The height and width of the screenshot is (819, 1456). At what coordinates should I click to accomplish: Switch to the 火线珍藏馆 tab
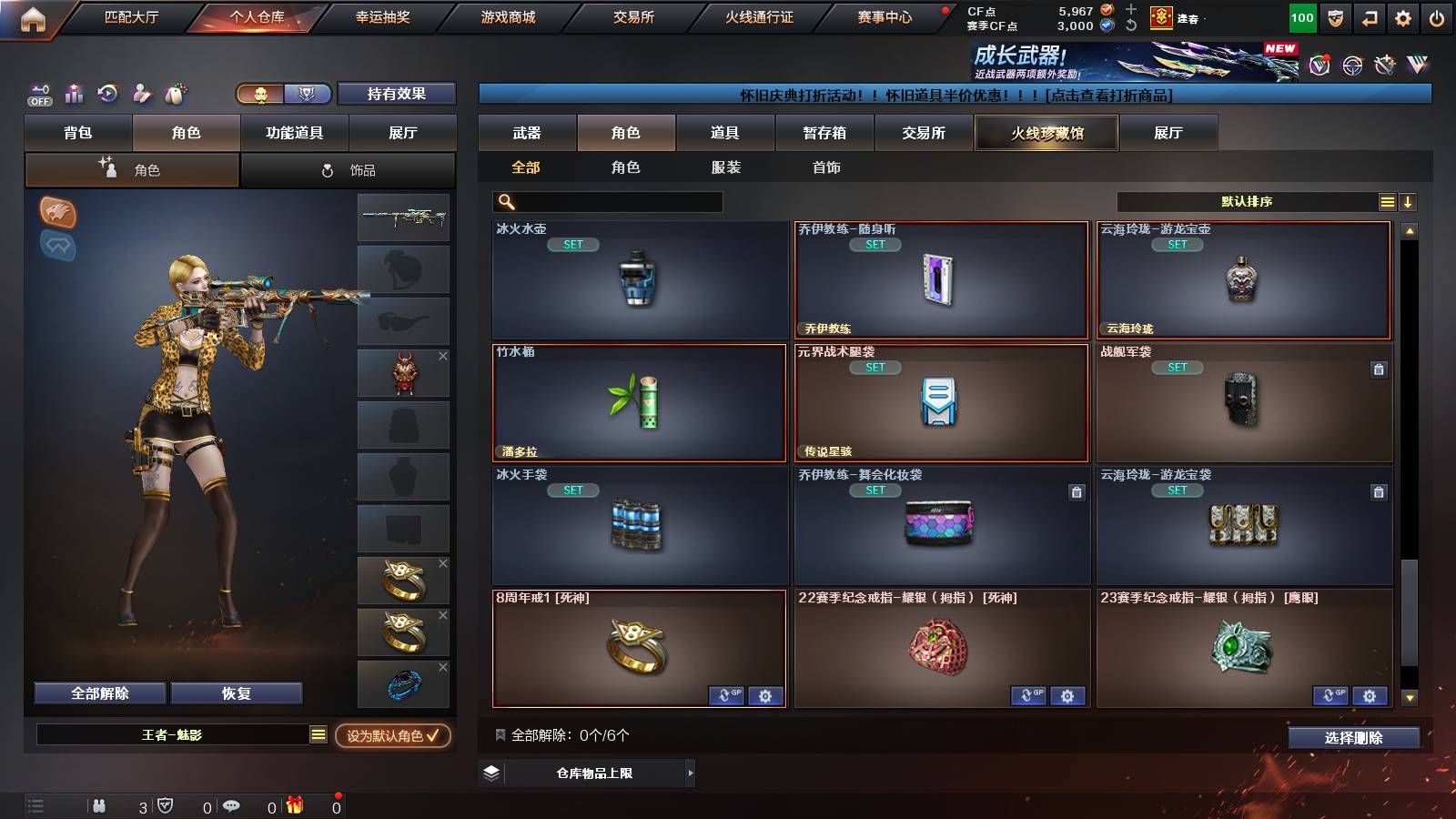tap(1046, 133)
